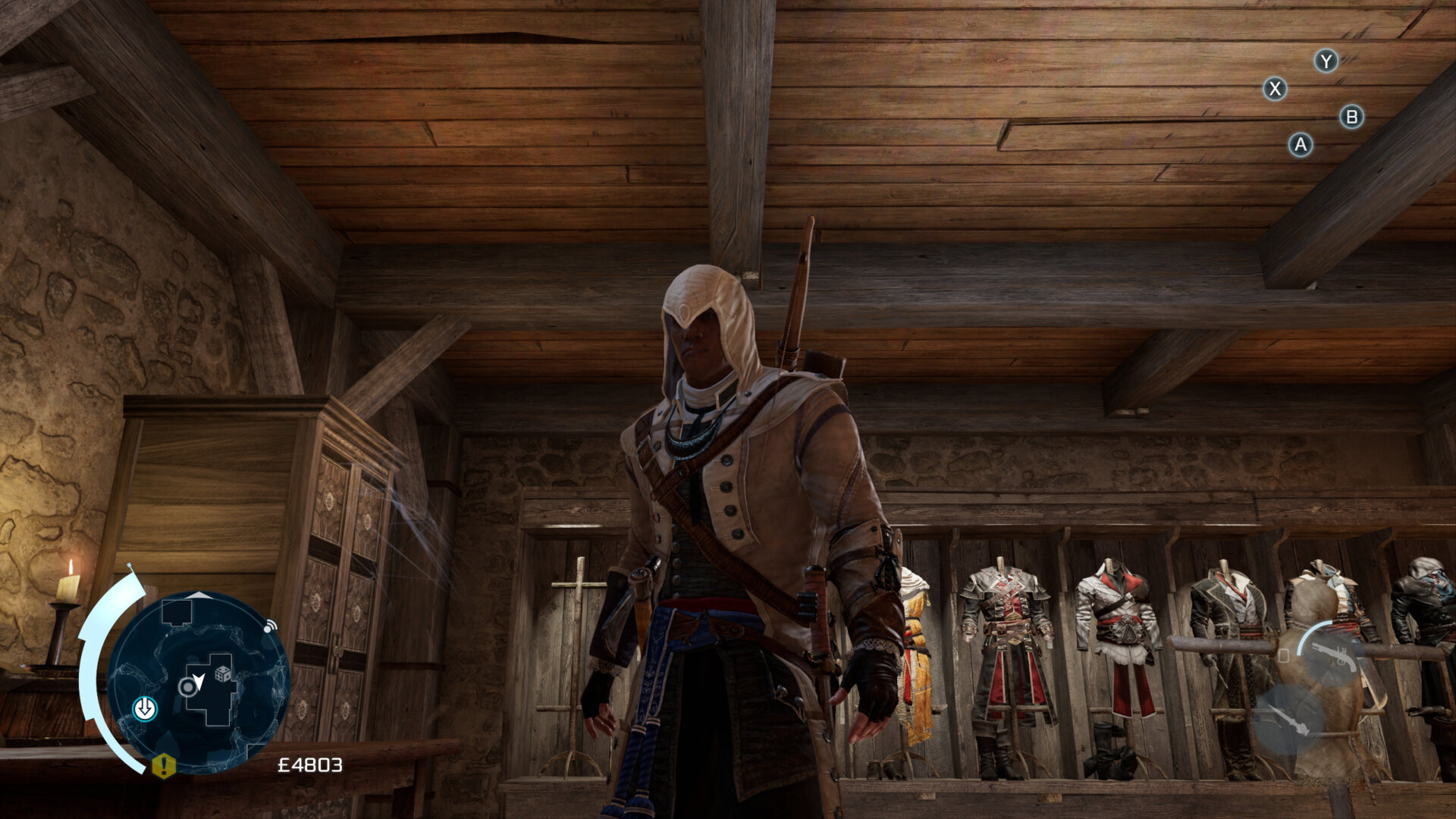Click the grey circle marker beside the player arrow

coord(187,688)
